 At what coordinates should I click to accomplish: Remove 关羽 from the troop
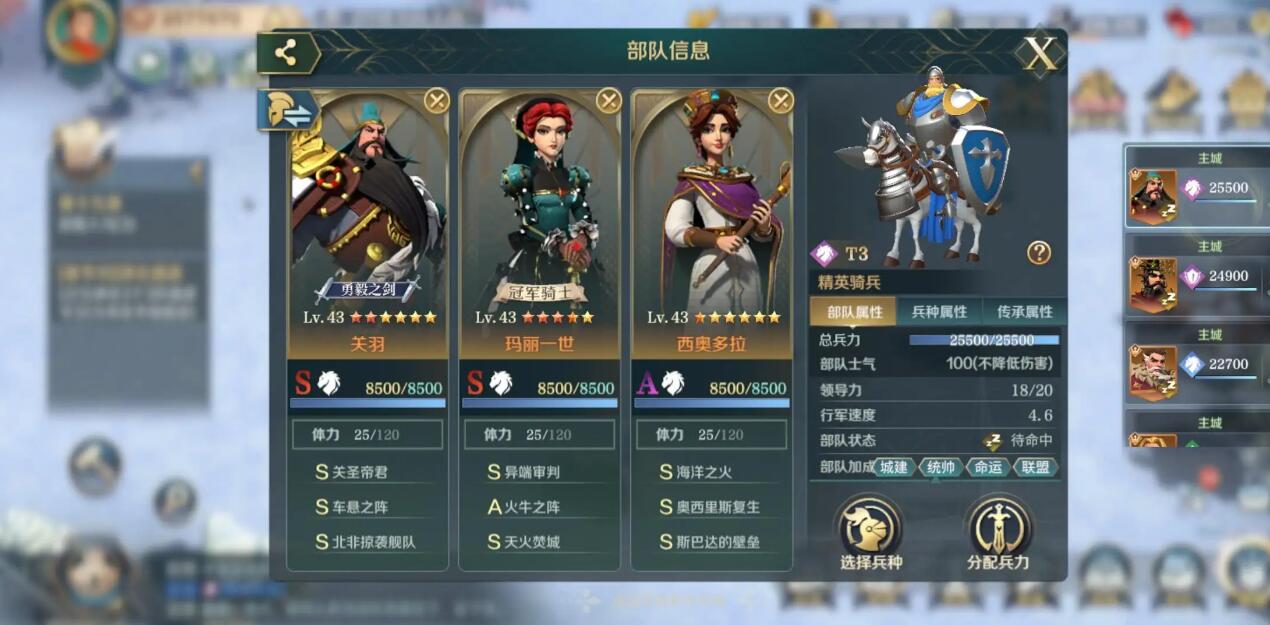(437, 100)
